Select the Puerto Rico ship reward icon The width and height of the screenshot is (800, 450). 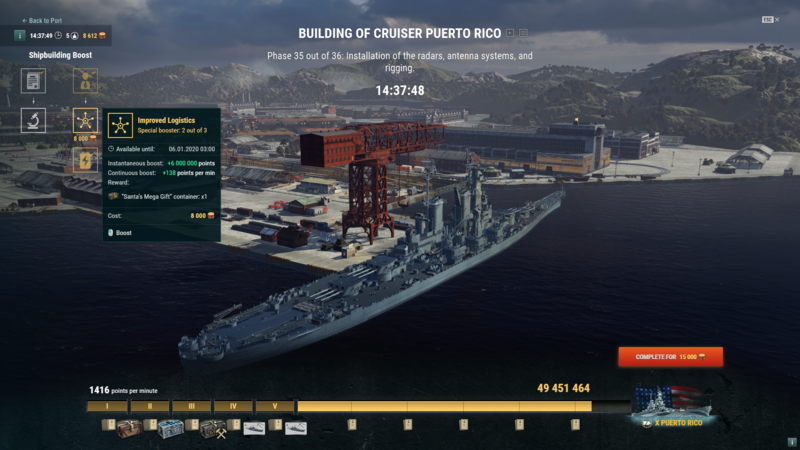click(x=672, y=405)
